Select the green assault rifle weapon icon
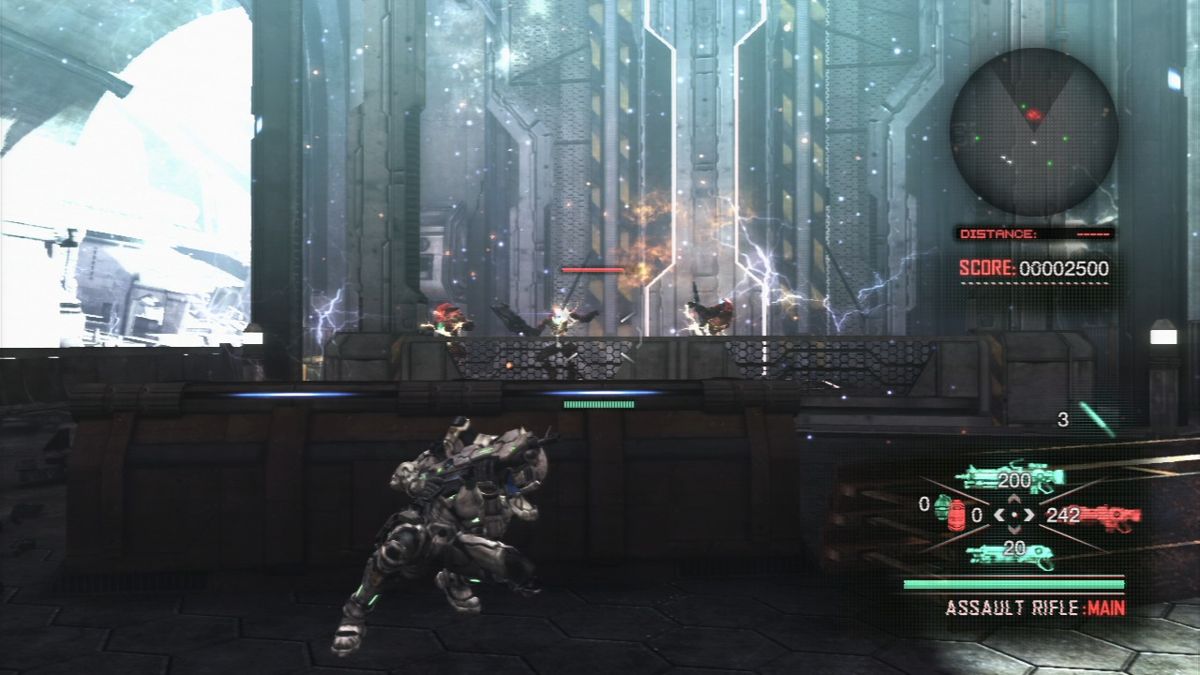Screen dimensions: 1200x675 coord(1010,478)
